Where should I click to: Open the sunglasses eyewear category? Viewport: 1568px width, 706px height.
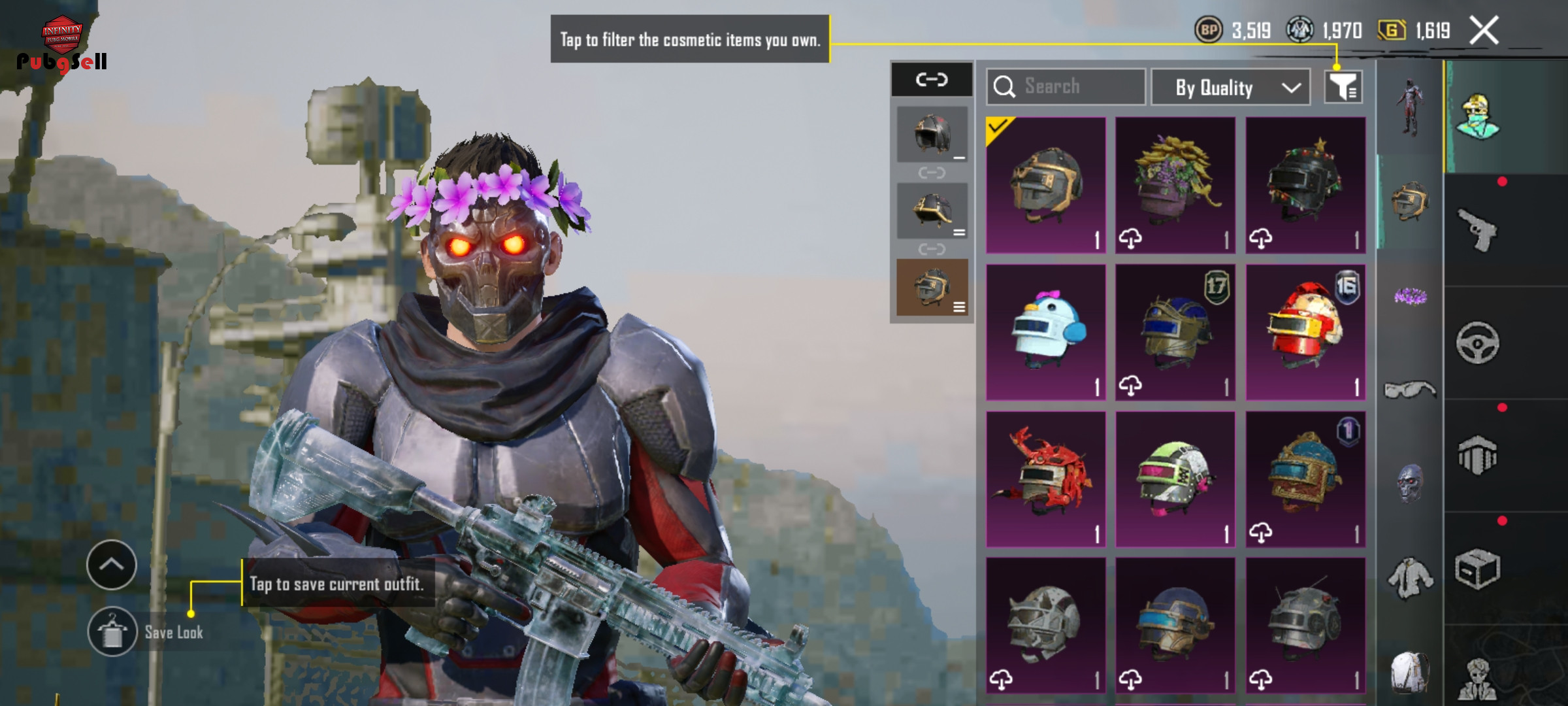(x=1410, y=390)
